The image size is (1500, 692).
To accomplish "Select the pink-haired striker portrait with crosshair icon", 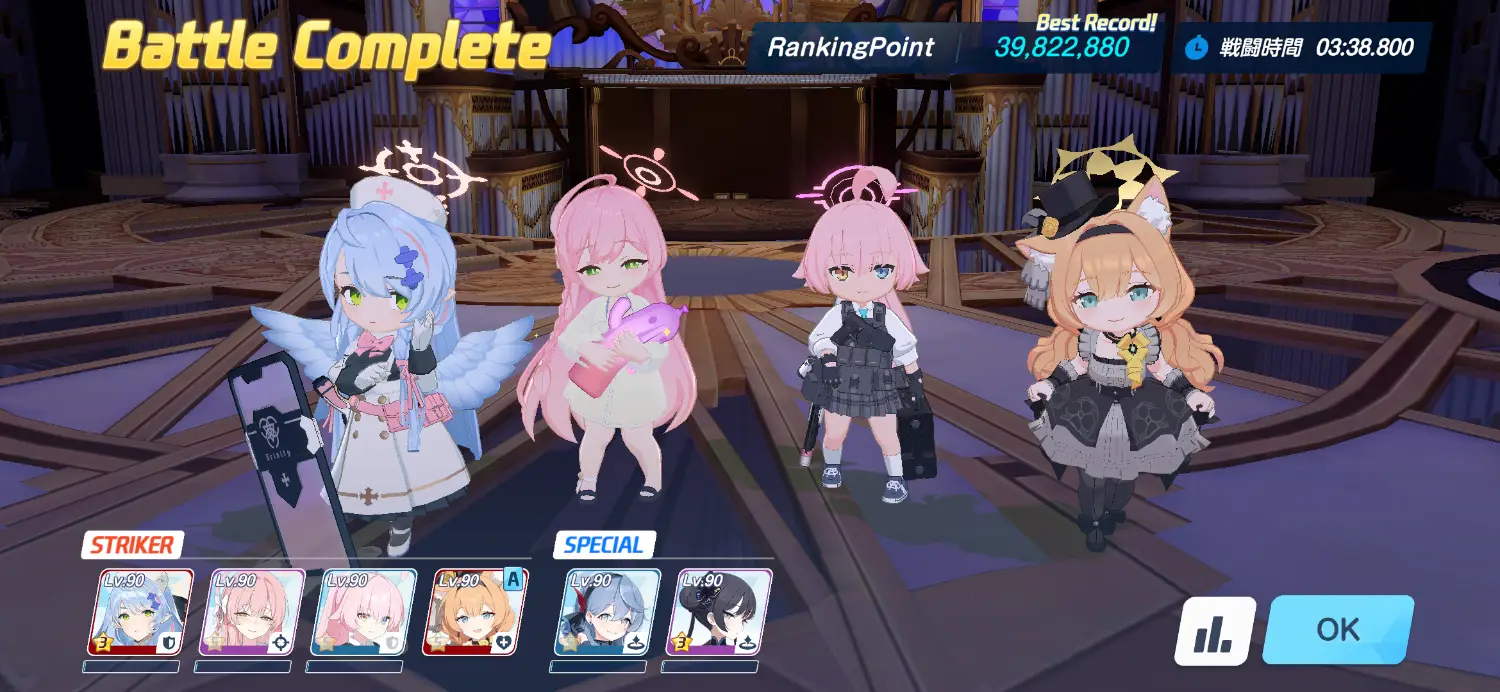I will coord(252,612).
